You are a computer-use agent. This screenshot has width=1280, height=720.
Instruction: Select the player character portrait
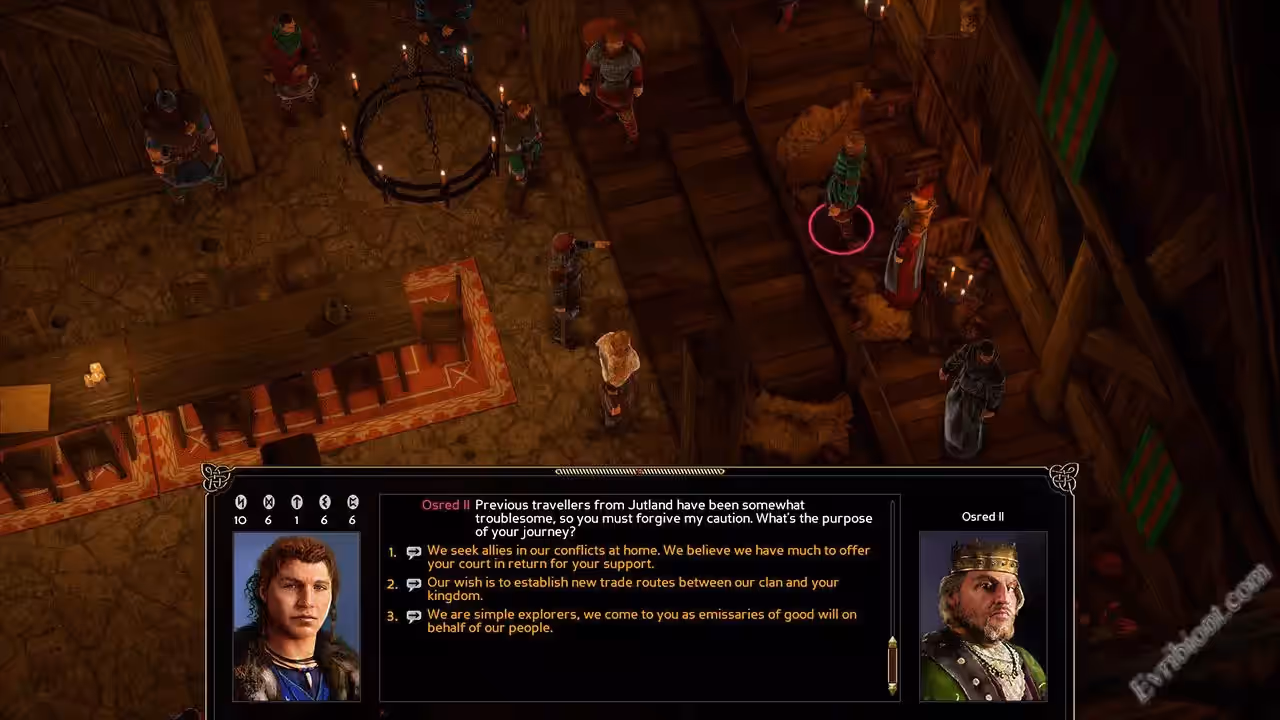coord(296,615)
